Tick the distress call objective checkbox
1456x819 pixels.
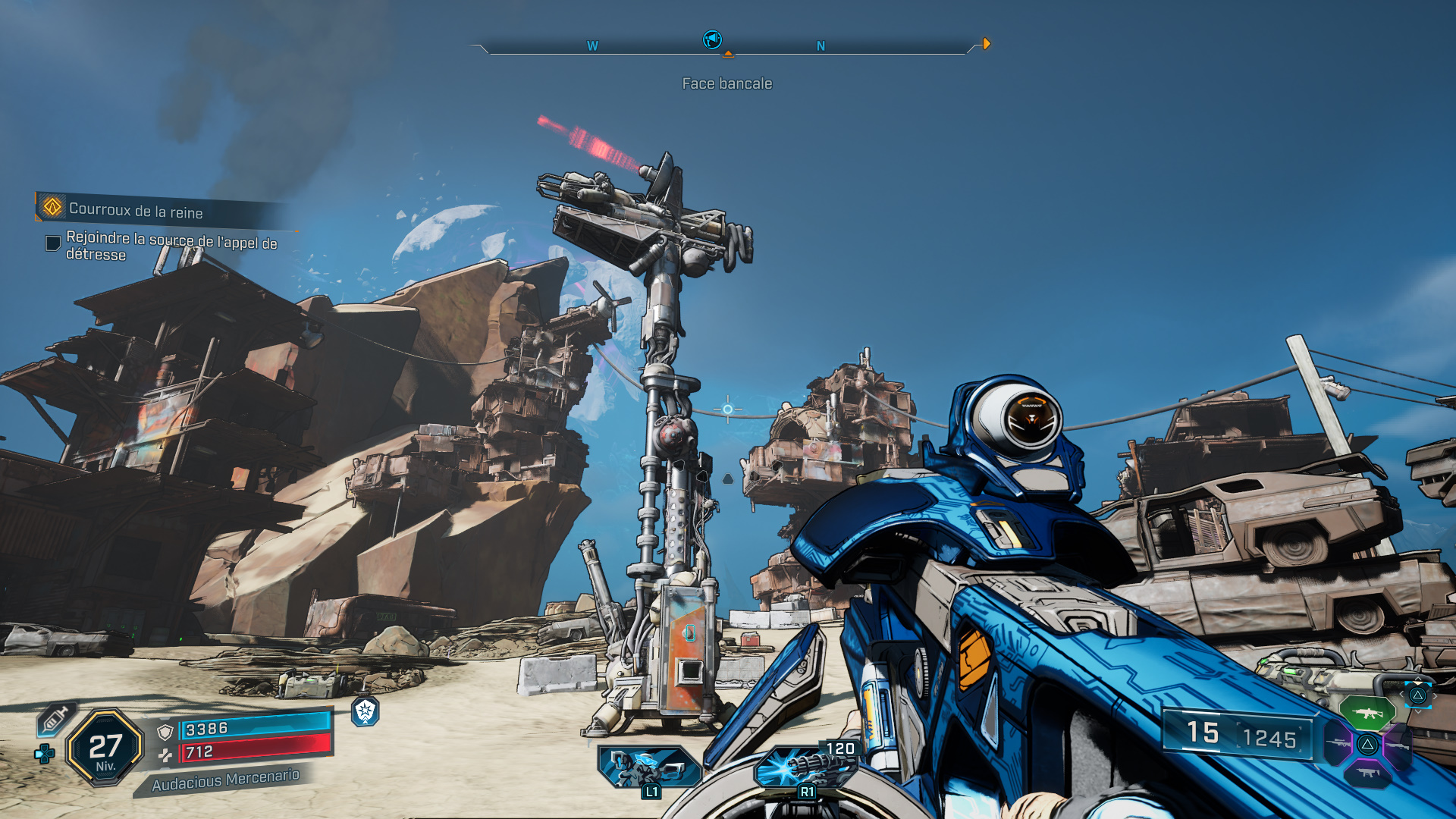[53, 243]
